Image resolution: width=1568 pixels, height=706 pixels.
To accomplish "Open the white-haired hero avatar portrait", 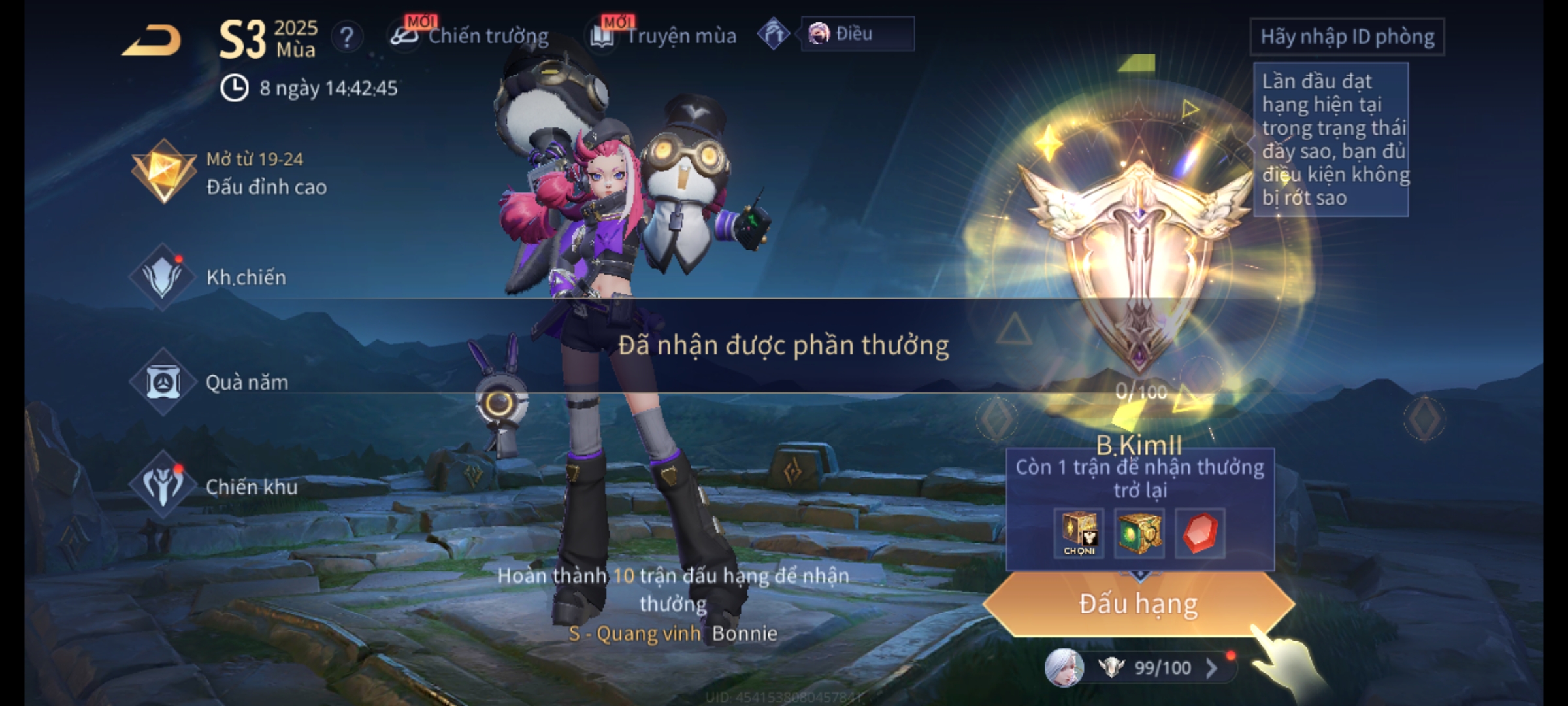I will (1064, 668).
